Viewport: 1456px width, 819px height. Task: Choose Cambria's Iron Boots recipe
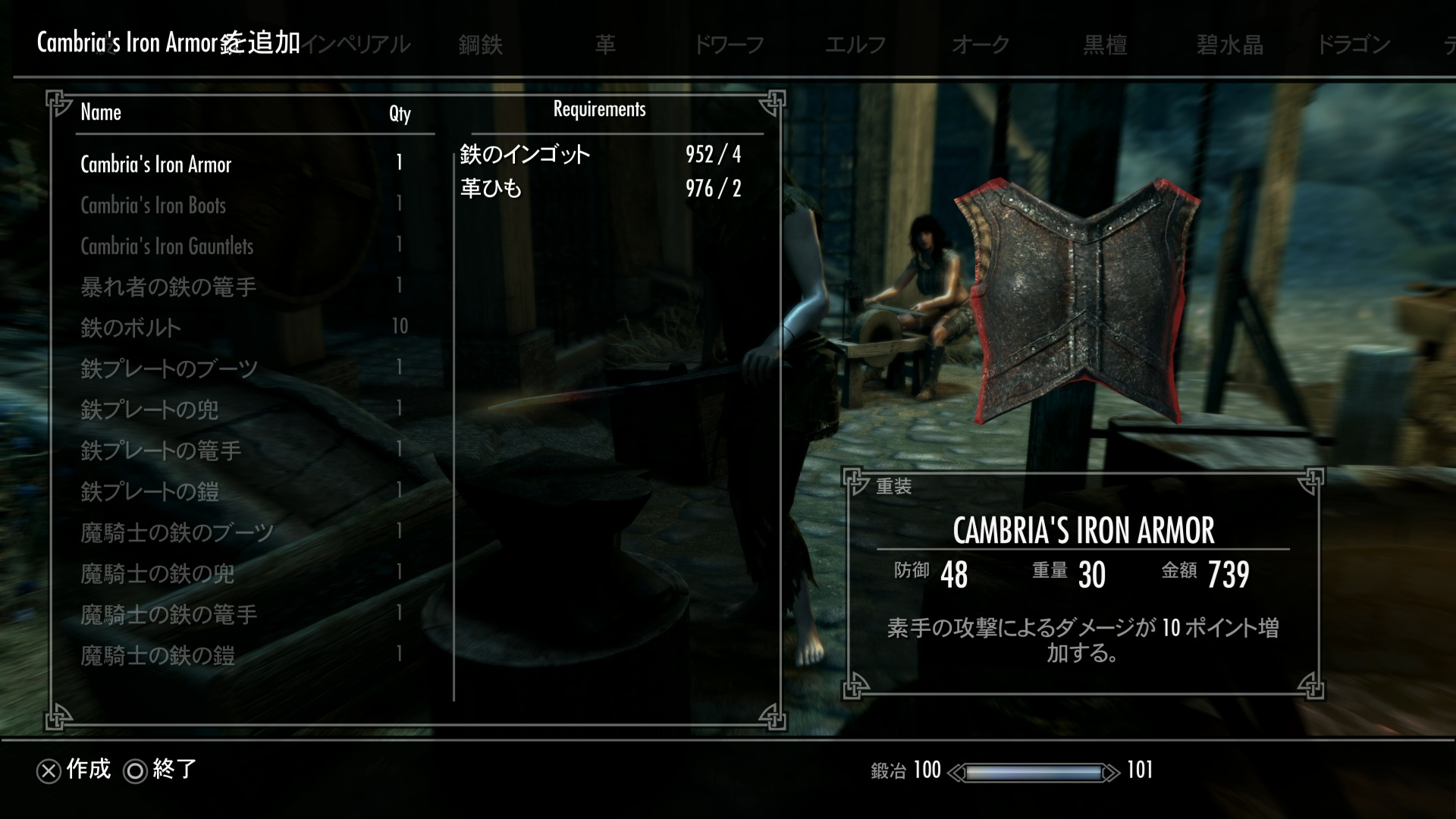[153, 206]
